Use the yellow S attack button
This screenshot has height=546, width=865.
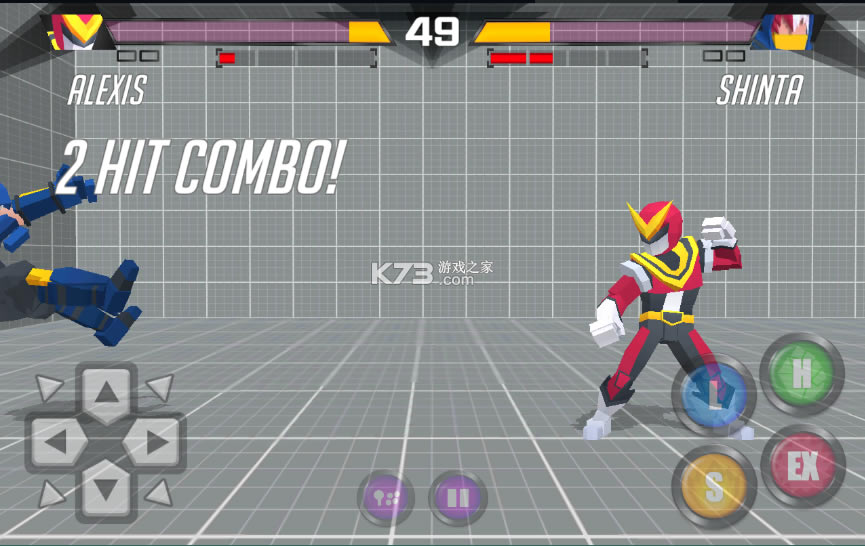coord(713,486)
